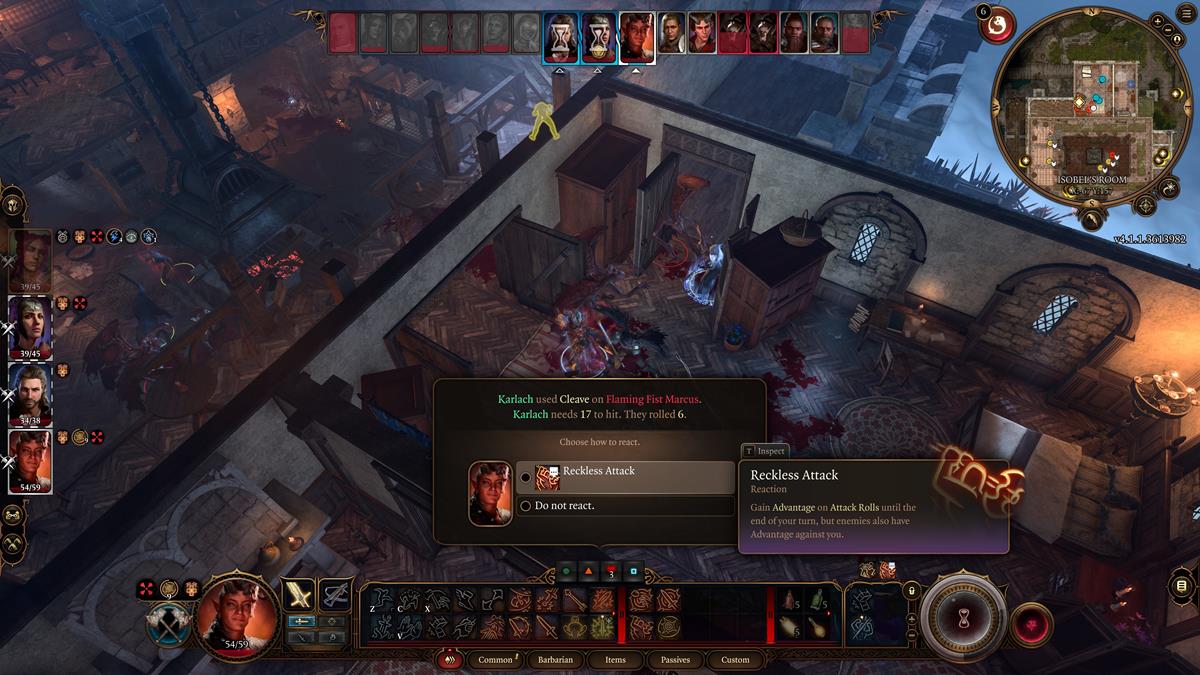Image resolution: width=1200 pixels, height=675 pixels.
Task: Switch to the Common hotbar tab
Action: click(x=495, y=660)
